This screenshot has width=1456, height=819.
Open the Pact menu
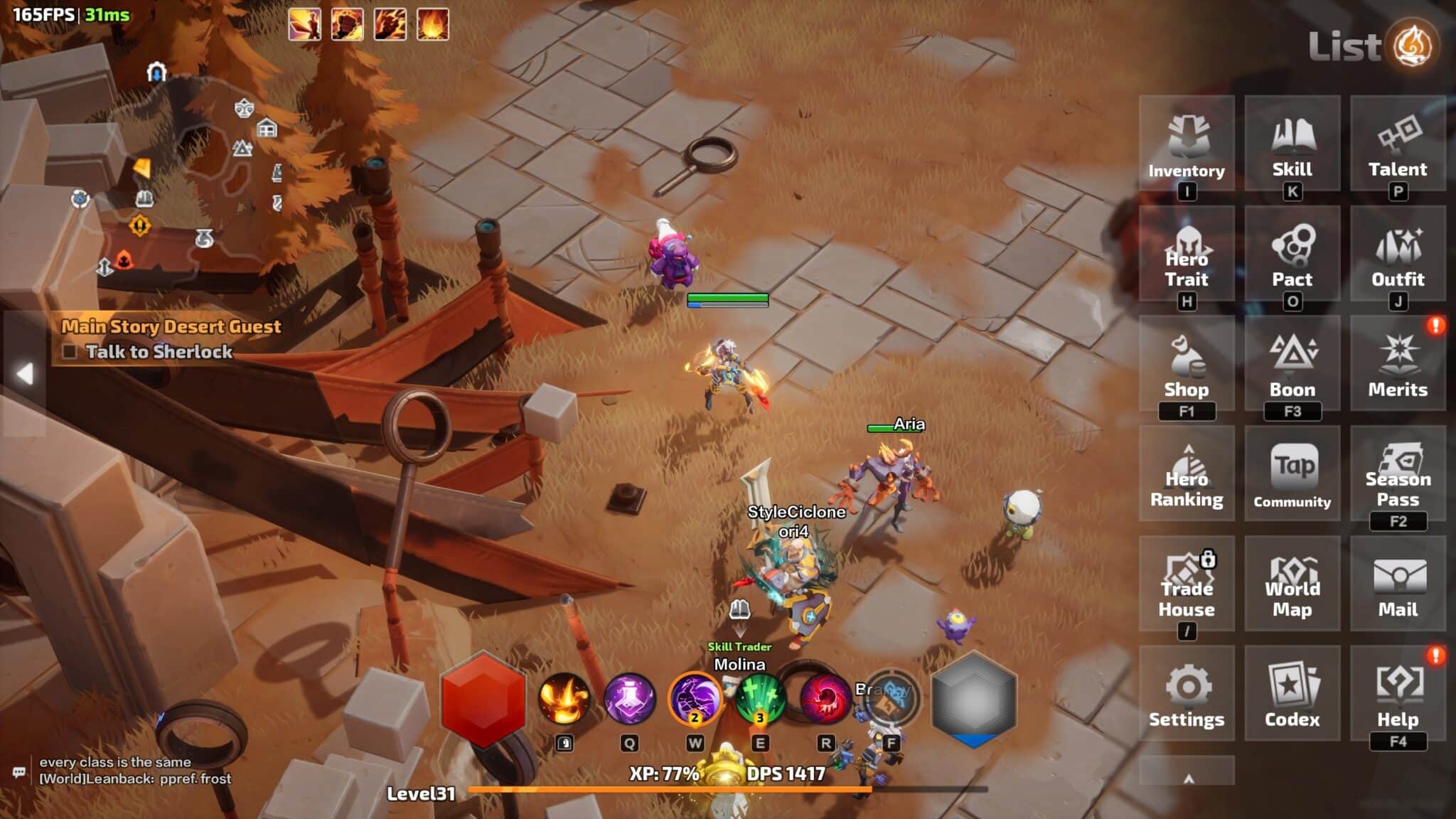pos(1292,255)
